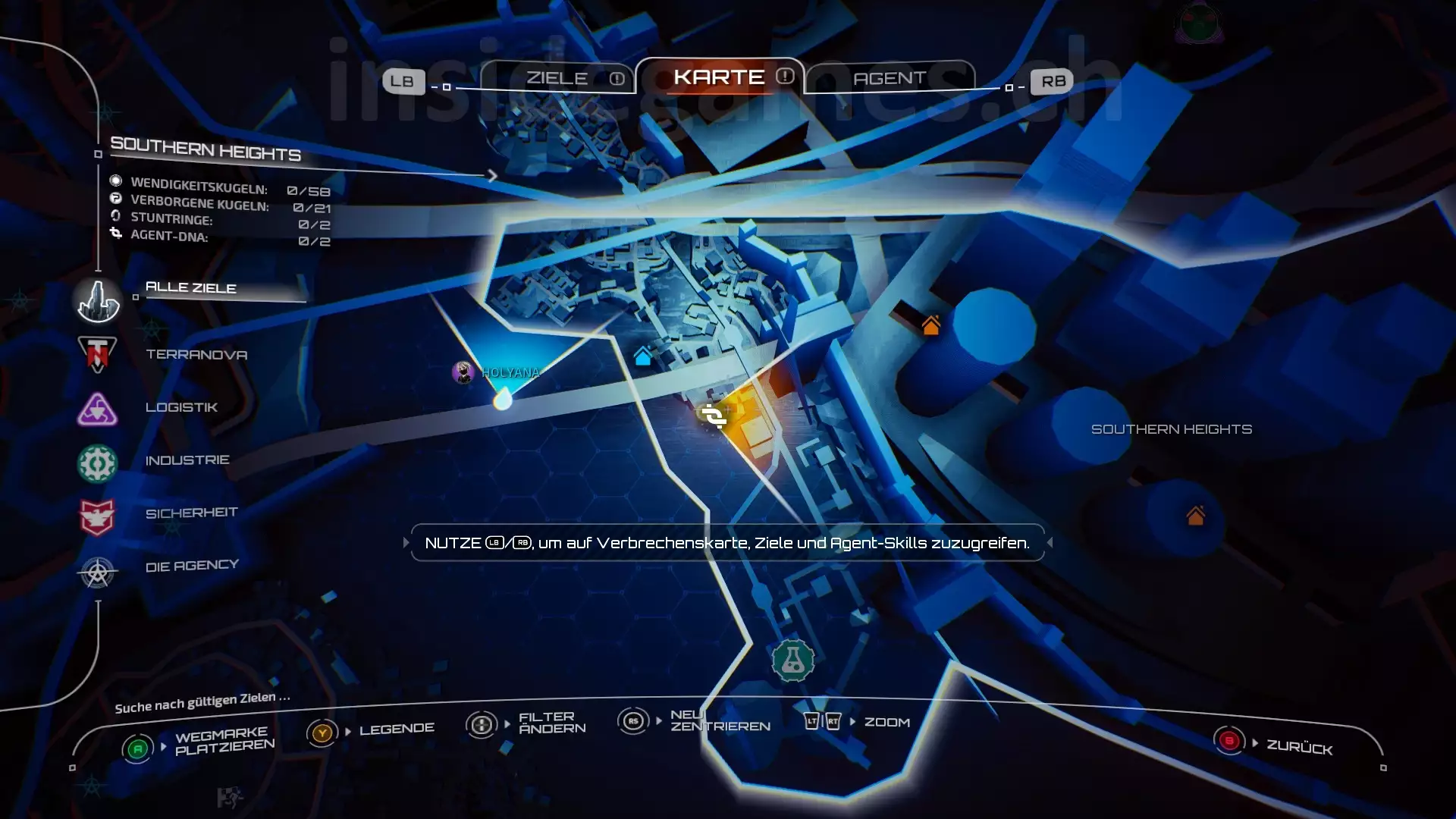Image resolution: width=1456 pixels, height=819 pixels.
Task: Select the Karte tab
Action: coord(719,77)
